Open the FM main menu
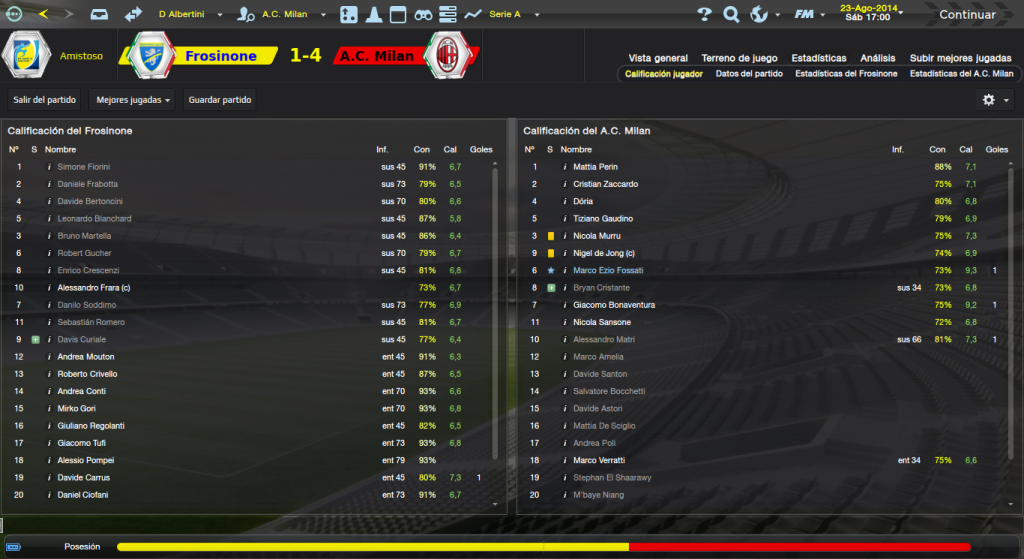 tap(806, 15)
